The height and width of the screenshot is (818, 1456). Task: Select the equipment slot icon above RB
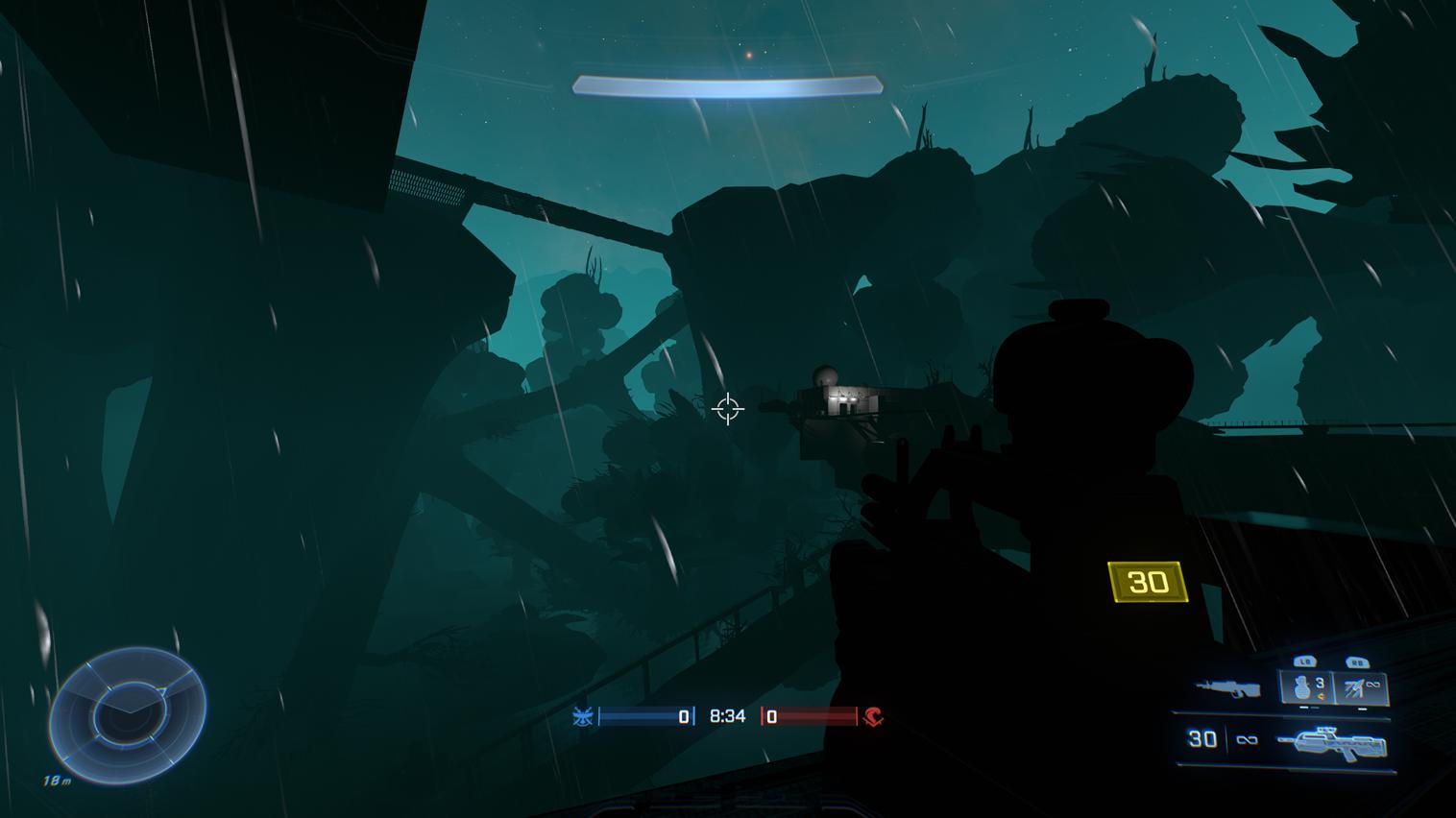point(1354,686)
